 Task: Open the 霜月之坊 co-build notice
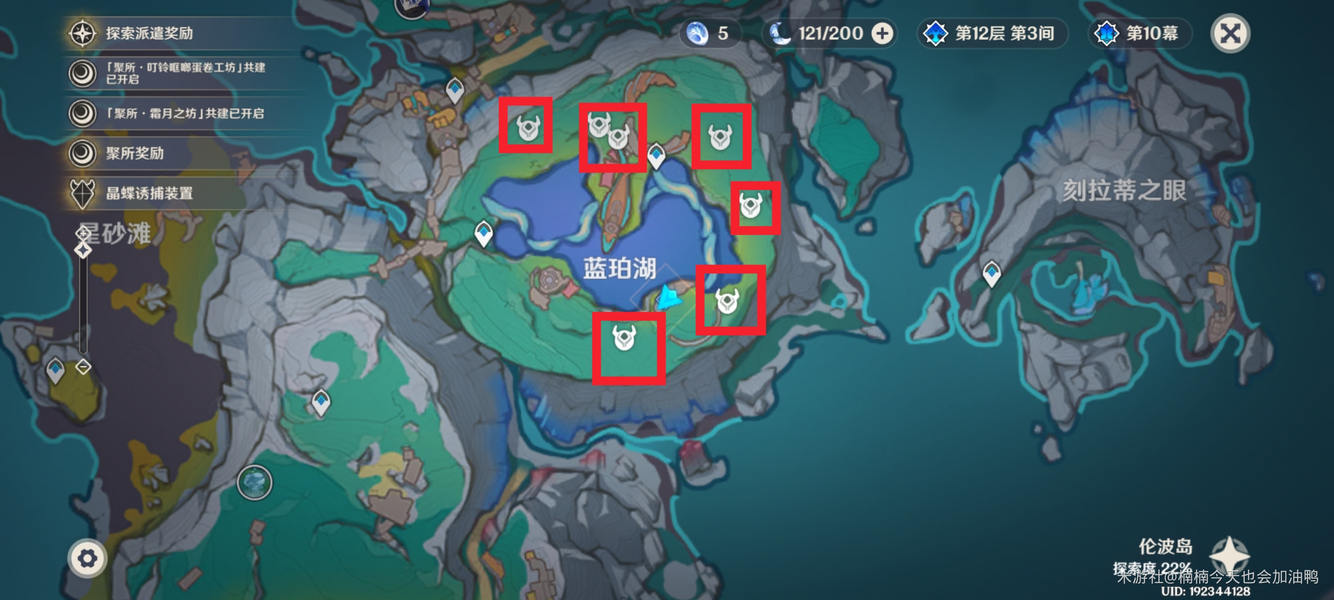point(171,113)
